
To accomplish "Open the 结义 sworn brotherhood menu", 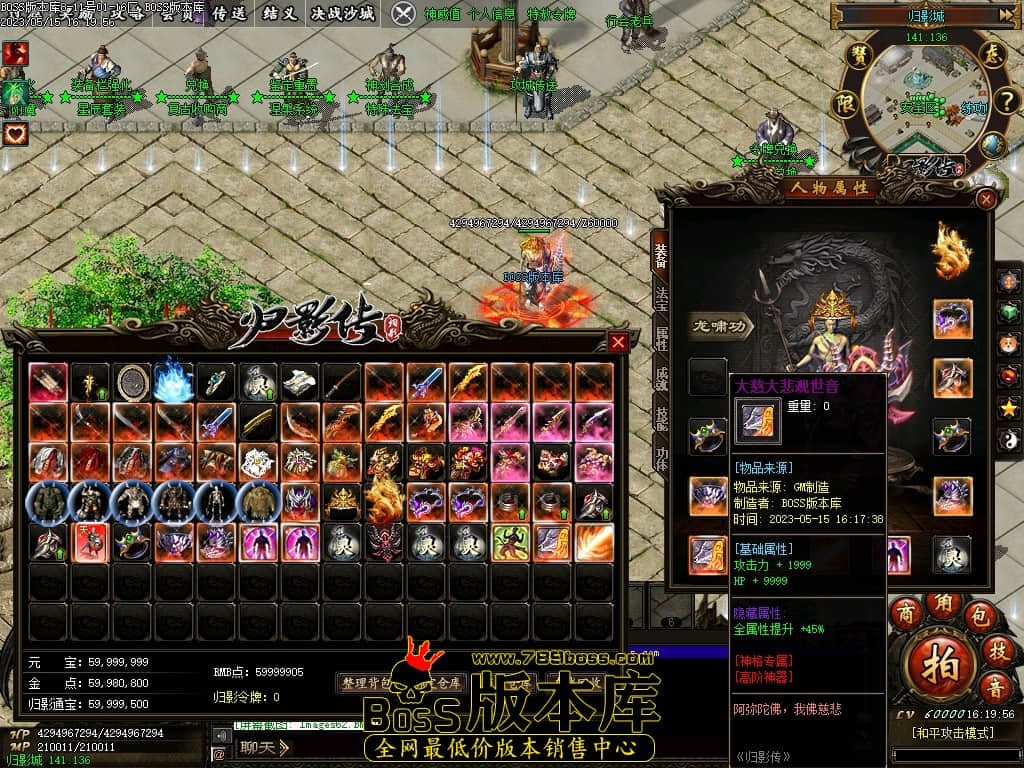I will 279,13.
